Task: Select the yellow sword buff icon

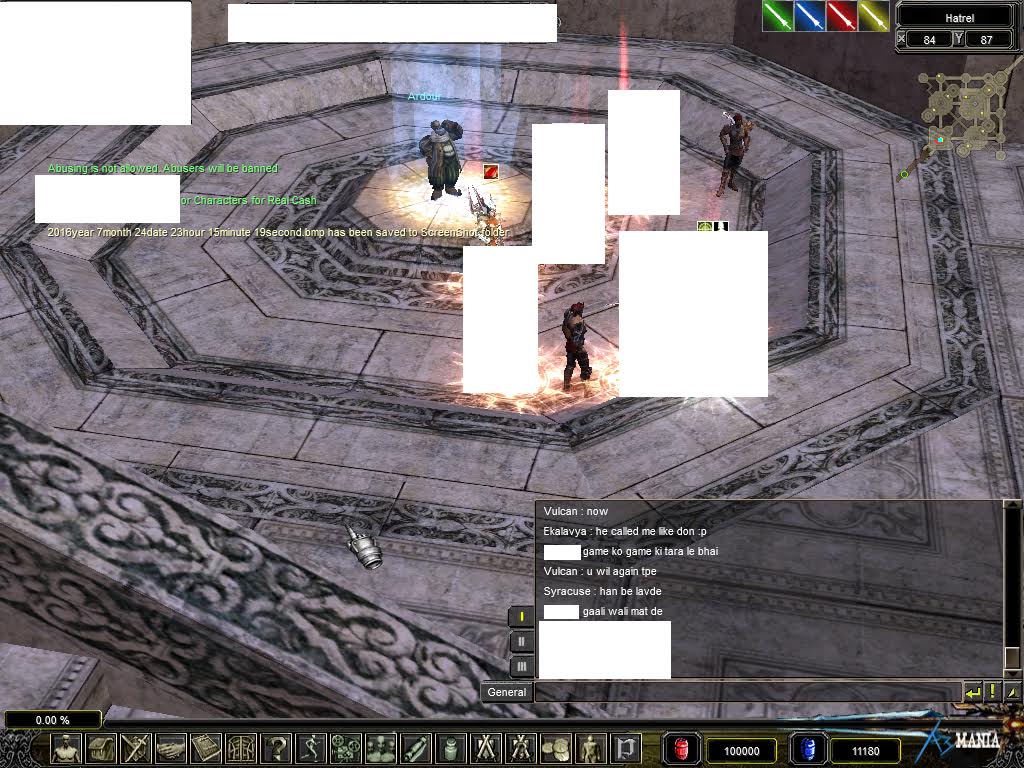Action: click(873, 15)
